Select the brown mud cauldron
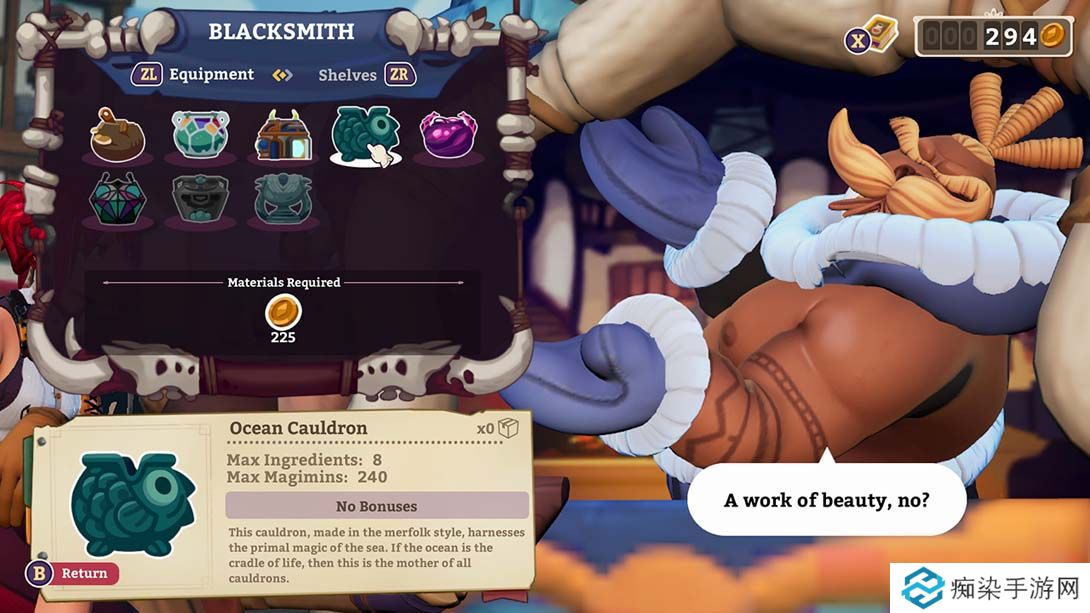Screen dimensions: 1090x613 coord(118,135)
